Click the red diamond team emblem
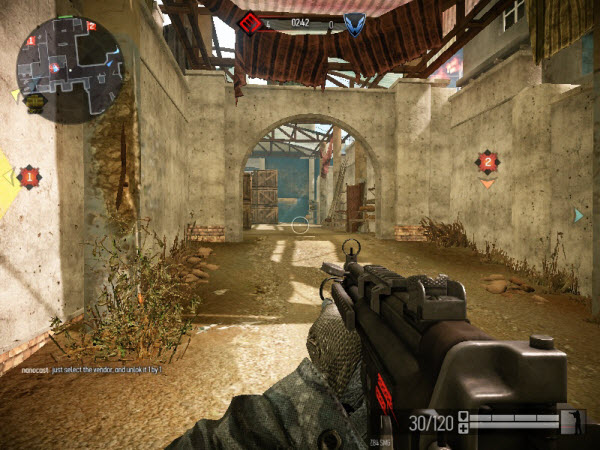 pos(251,22)
